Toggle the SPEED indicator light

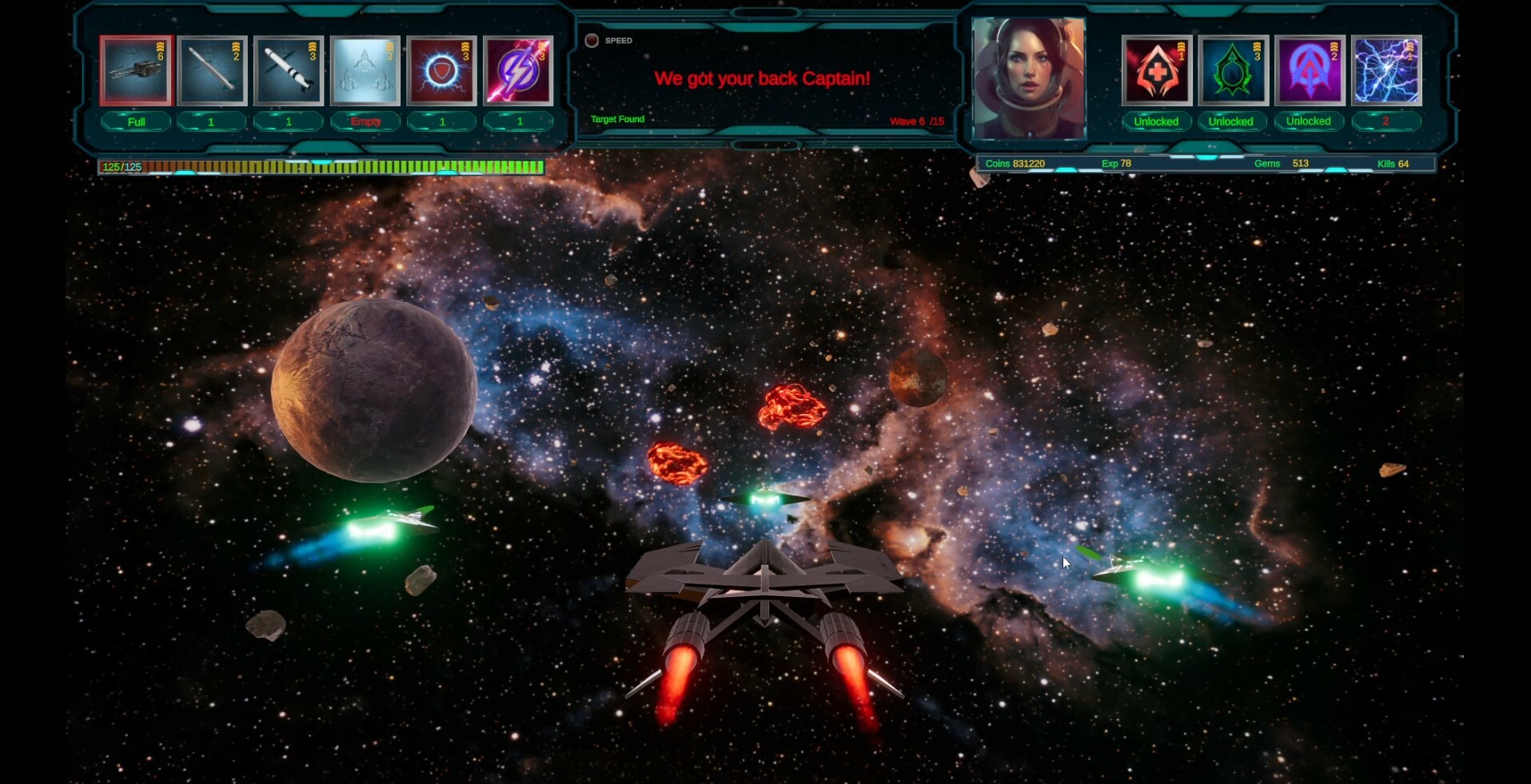(592, 39)
